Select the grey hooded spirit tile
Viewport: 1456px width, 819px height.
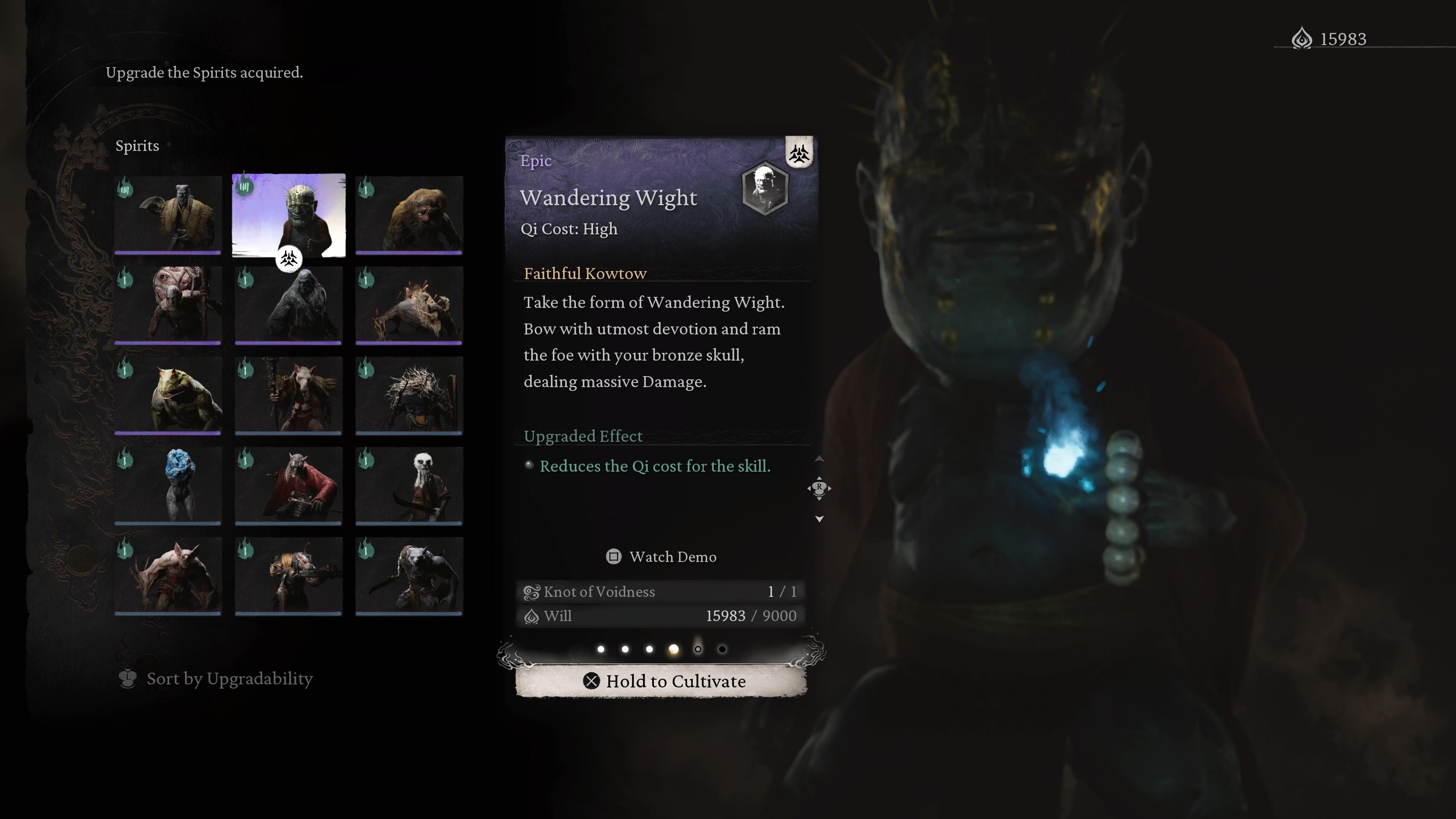[x=288, y=305]
